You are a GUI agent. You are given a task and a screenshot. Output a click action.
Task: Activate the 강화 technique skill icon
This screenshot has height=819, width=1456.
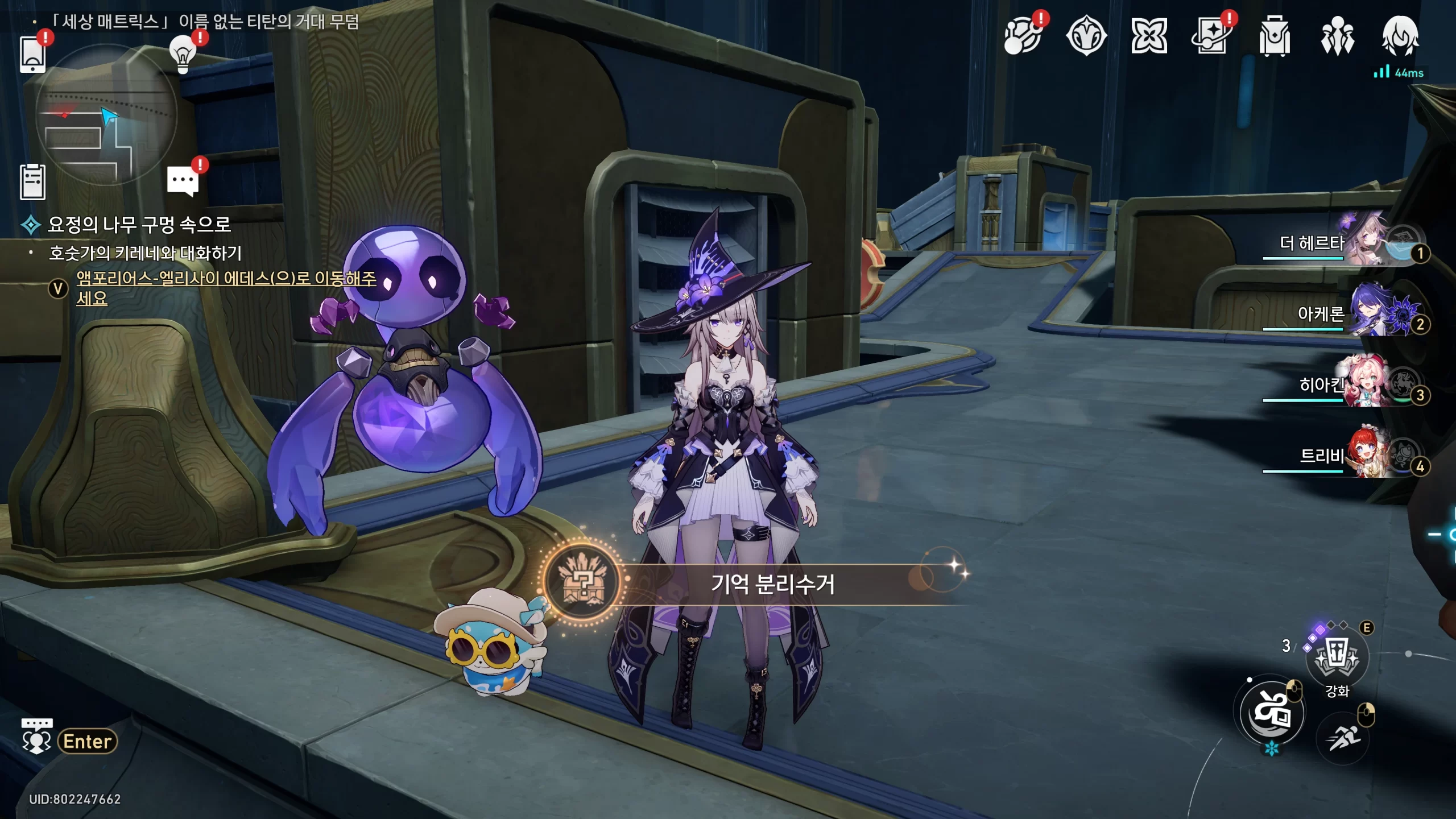1337,657
